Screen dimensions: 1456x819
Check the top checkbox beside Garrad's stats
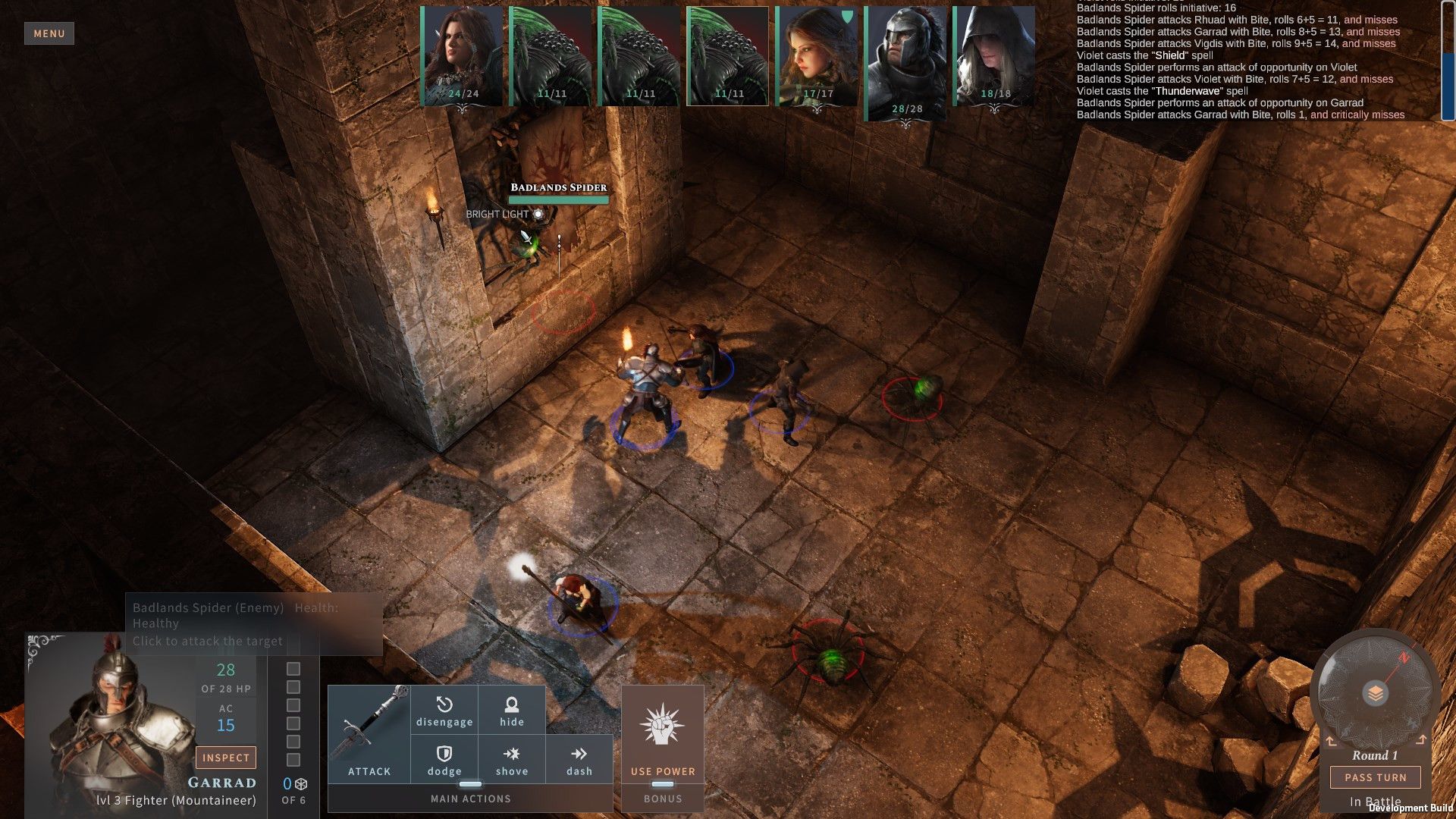[x=293, y=670]
